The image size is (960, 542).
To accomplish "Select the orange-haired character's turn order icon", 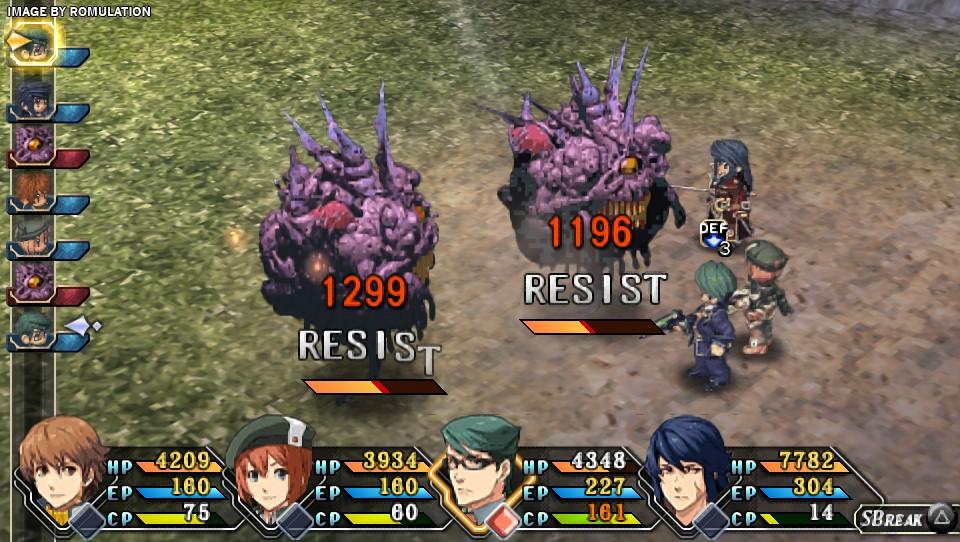I will [x=32, y=190].
